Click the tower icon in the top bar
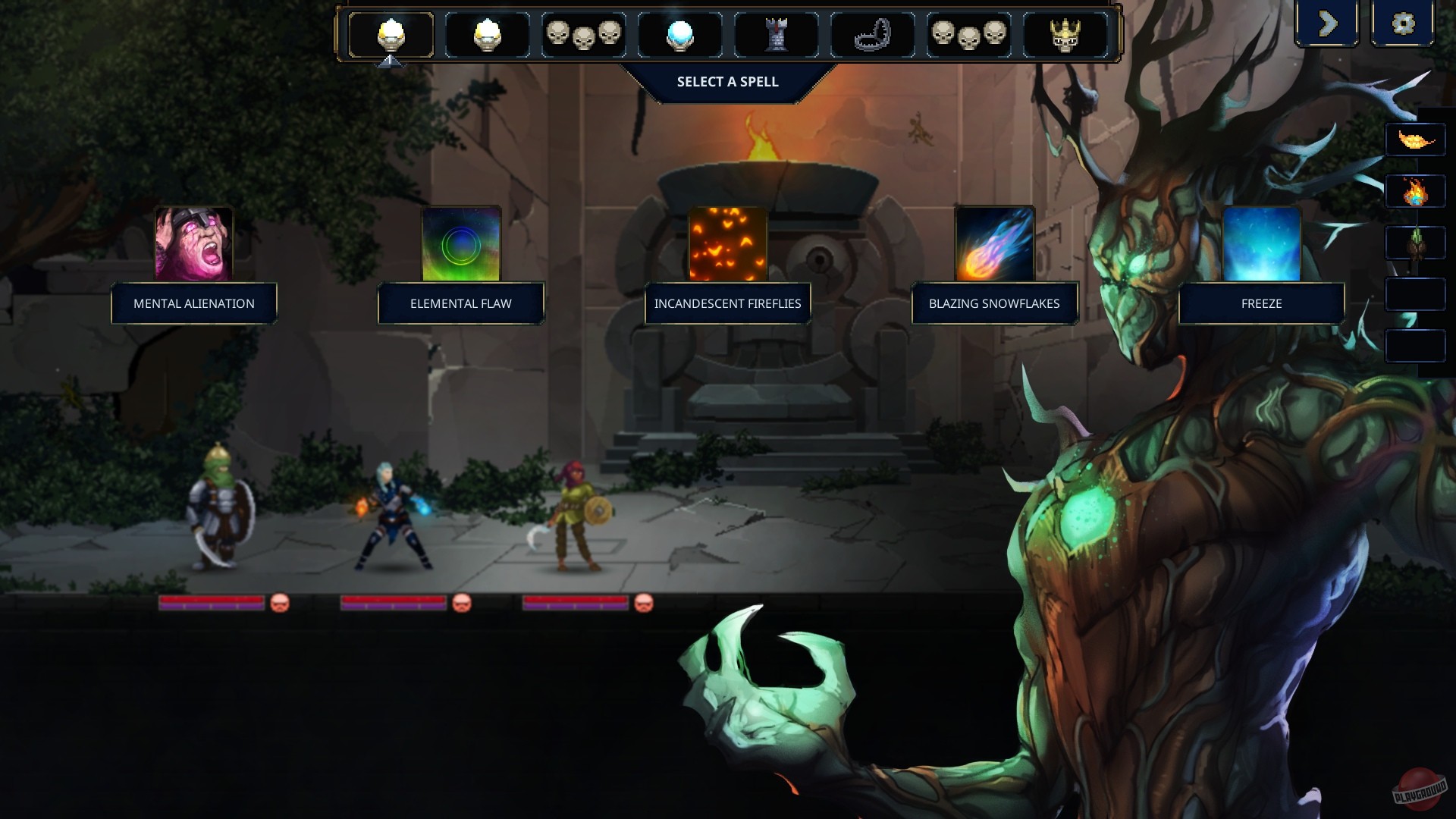This screenshot has width=1456, height=819. (x=777, y=34)
